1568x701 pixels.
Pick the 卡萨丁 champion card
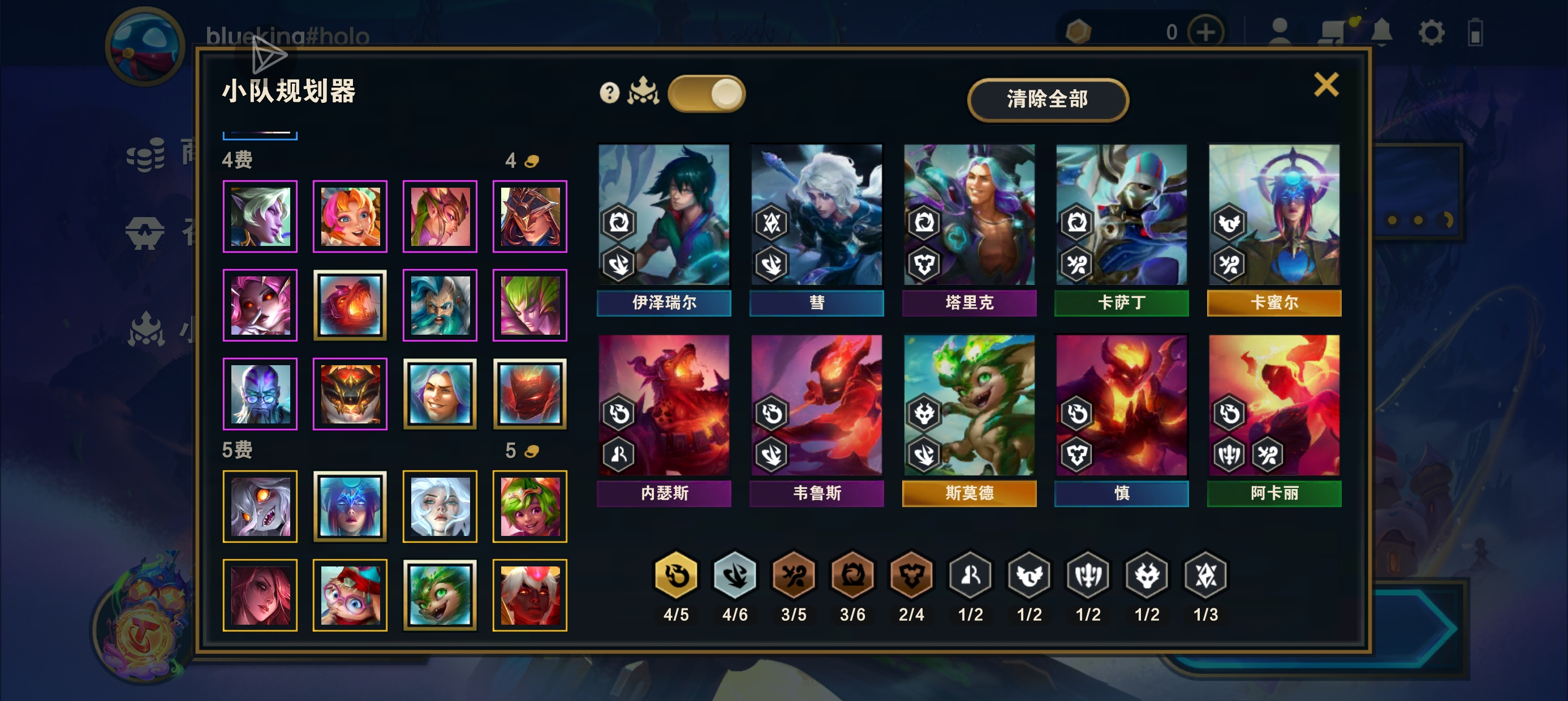pyautogui.click(x=1121, y=228)
